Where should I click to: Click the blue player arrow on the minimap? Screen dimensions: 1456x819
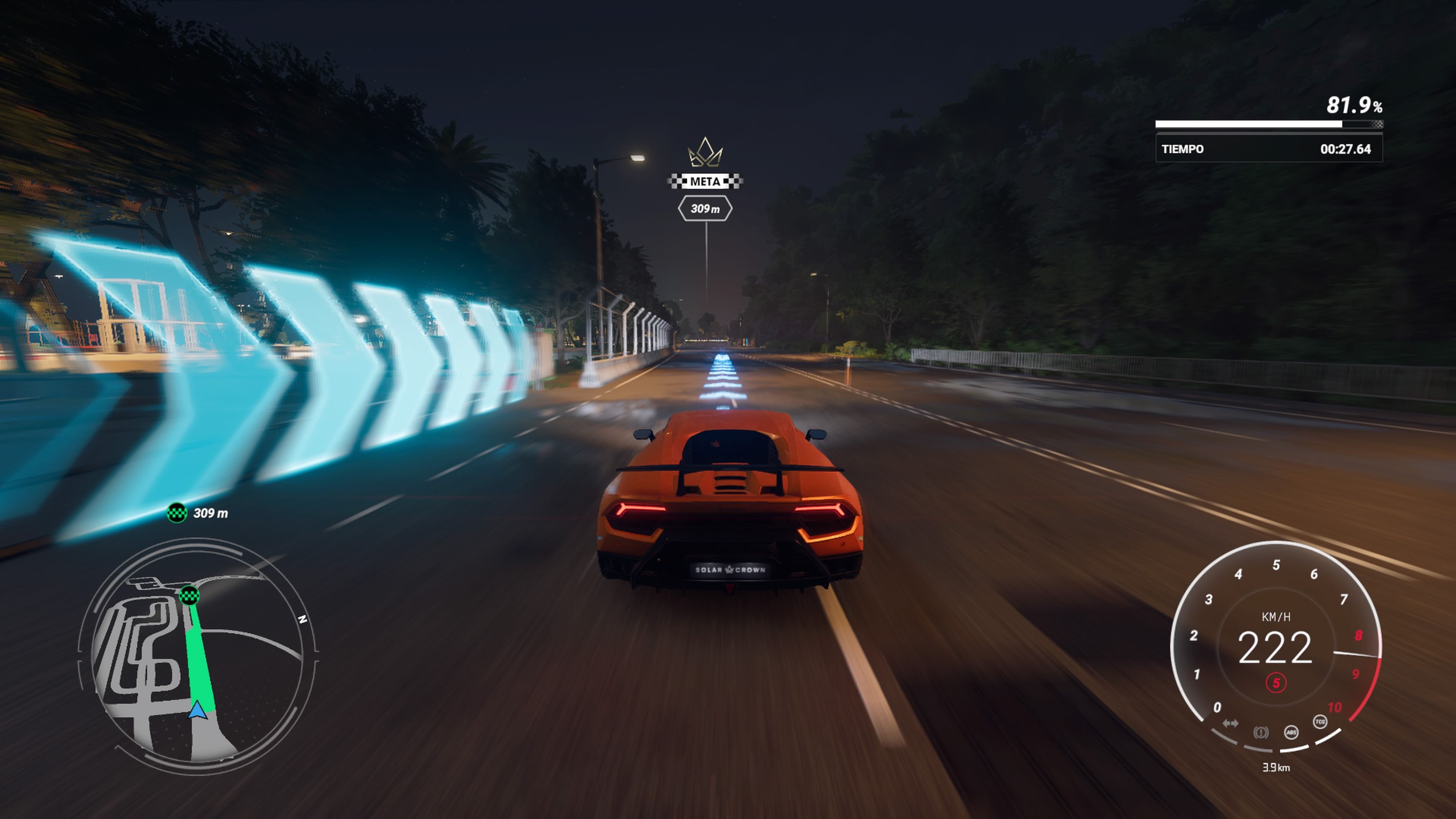(197, 710)
